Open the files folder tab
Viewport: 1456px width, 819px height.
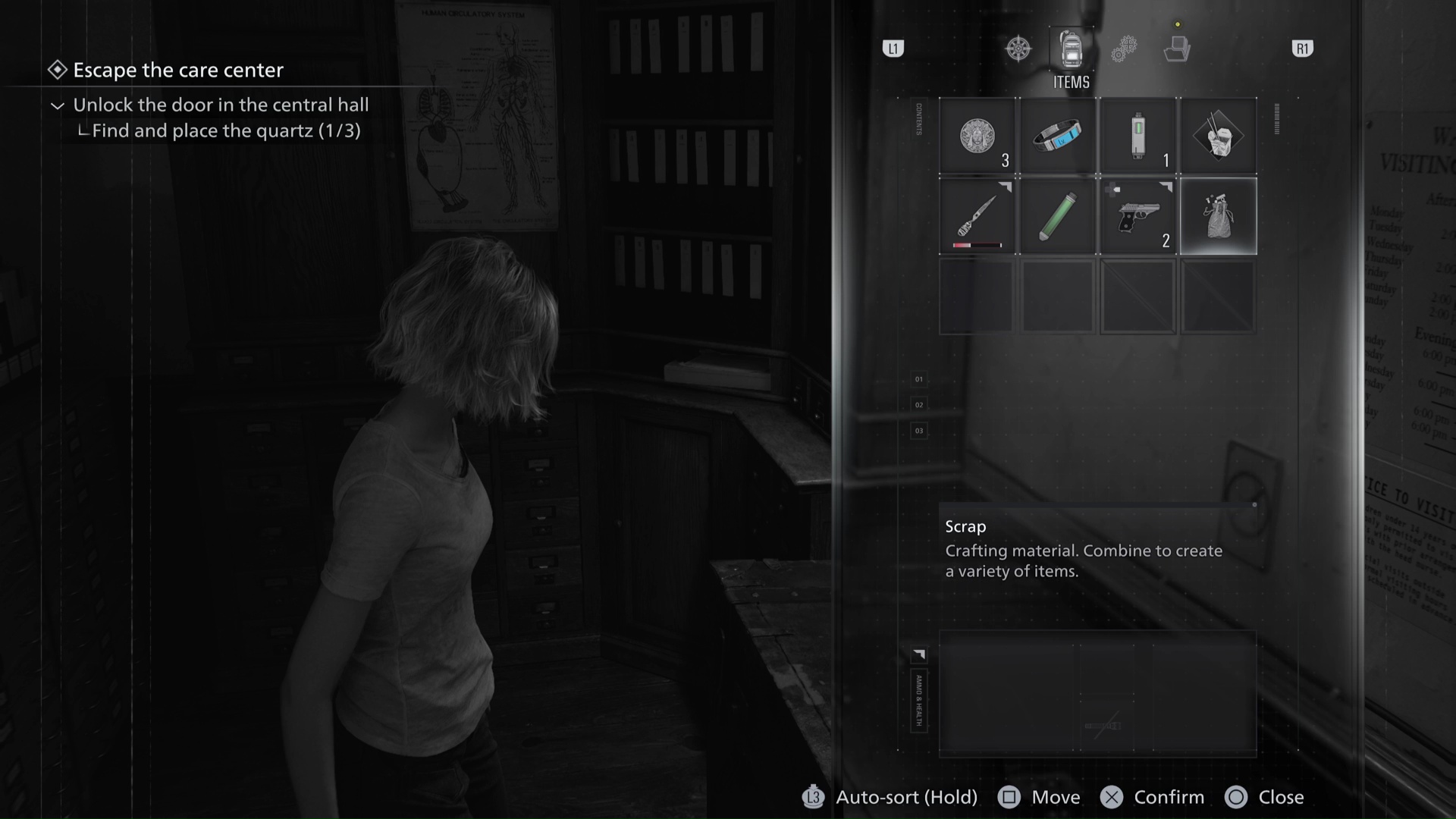click(x=1176, y=49)
